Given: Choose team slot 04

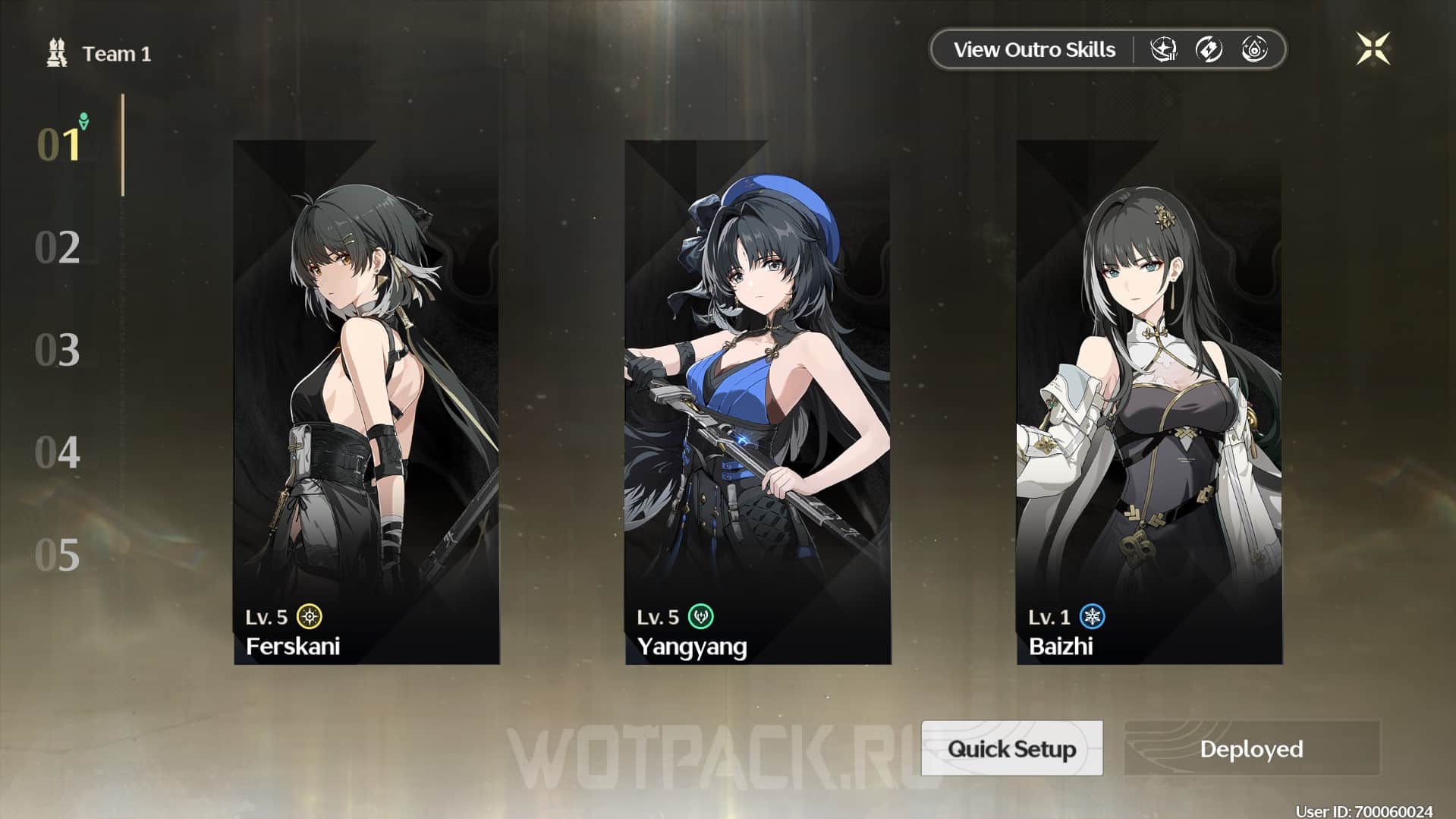Looking at the screenshot, I should (58, 452).
